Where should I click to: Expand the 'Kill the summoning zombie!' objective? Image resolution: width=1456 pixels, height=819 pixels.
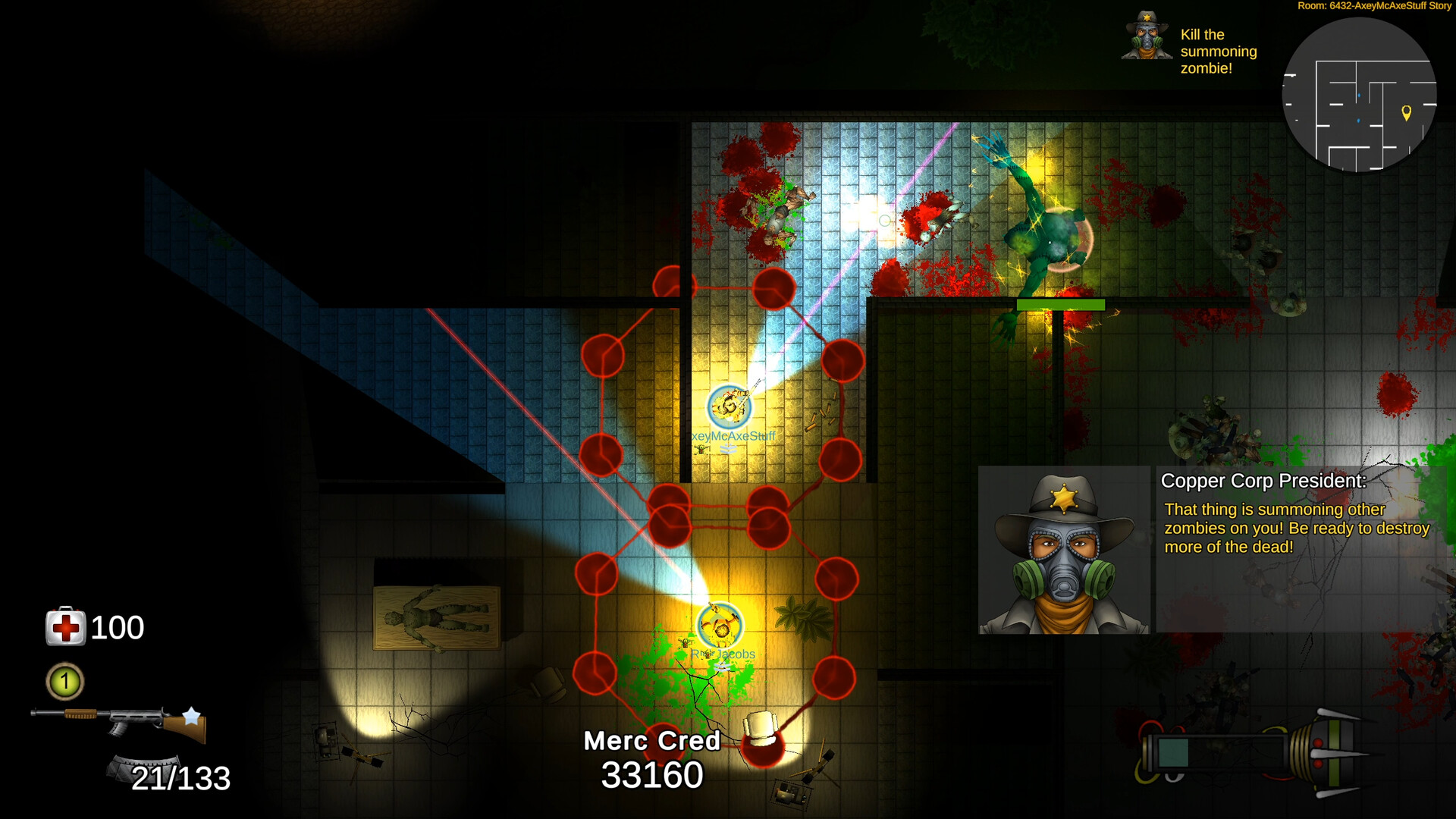pos(1218,52)
